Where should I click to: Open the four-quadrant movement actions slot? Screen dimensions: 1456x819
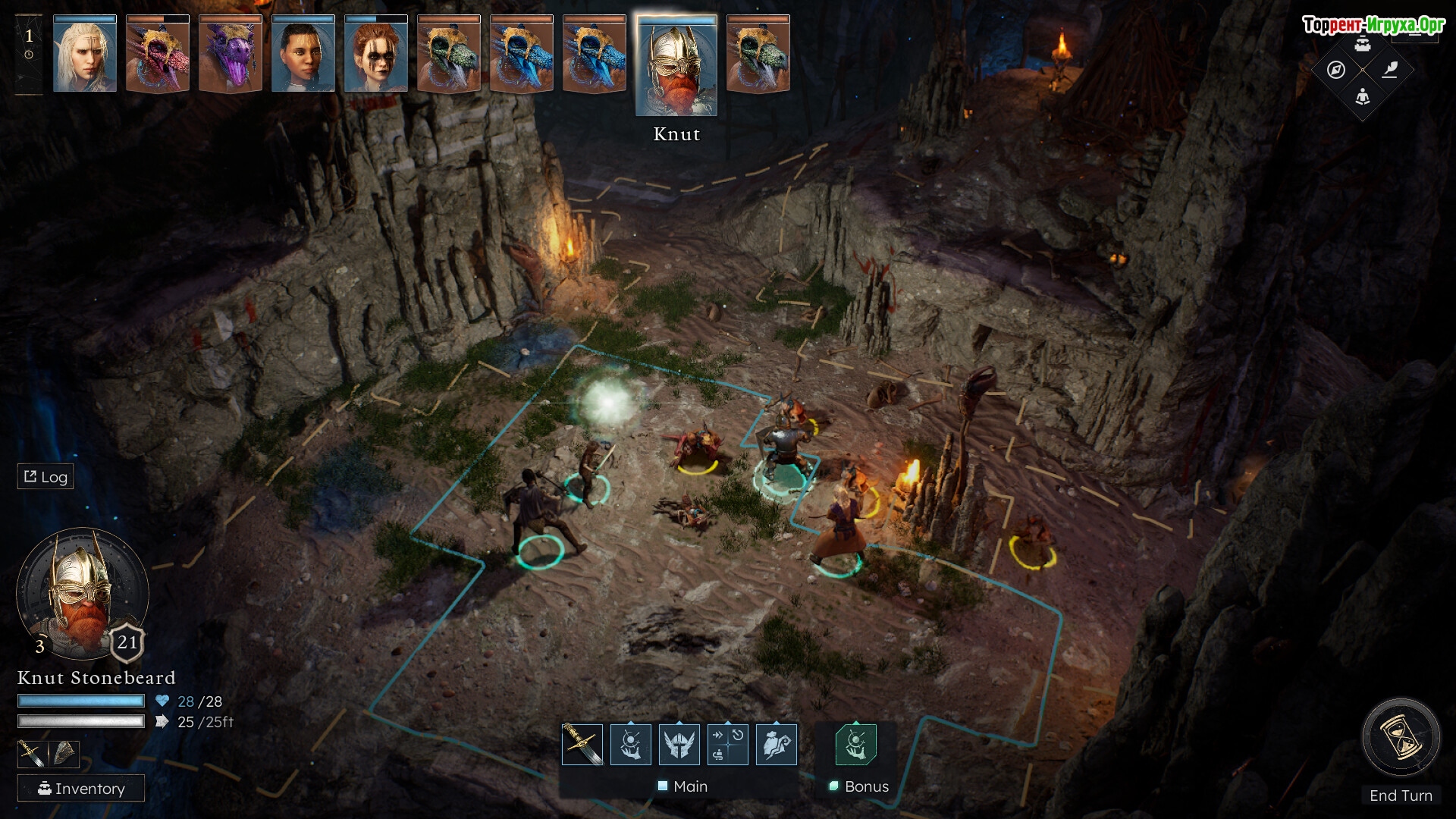click(727, 745)
